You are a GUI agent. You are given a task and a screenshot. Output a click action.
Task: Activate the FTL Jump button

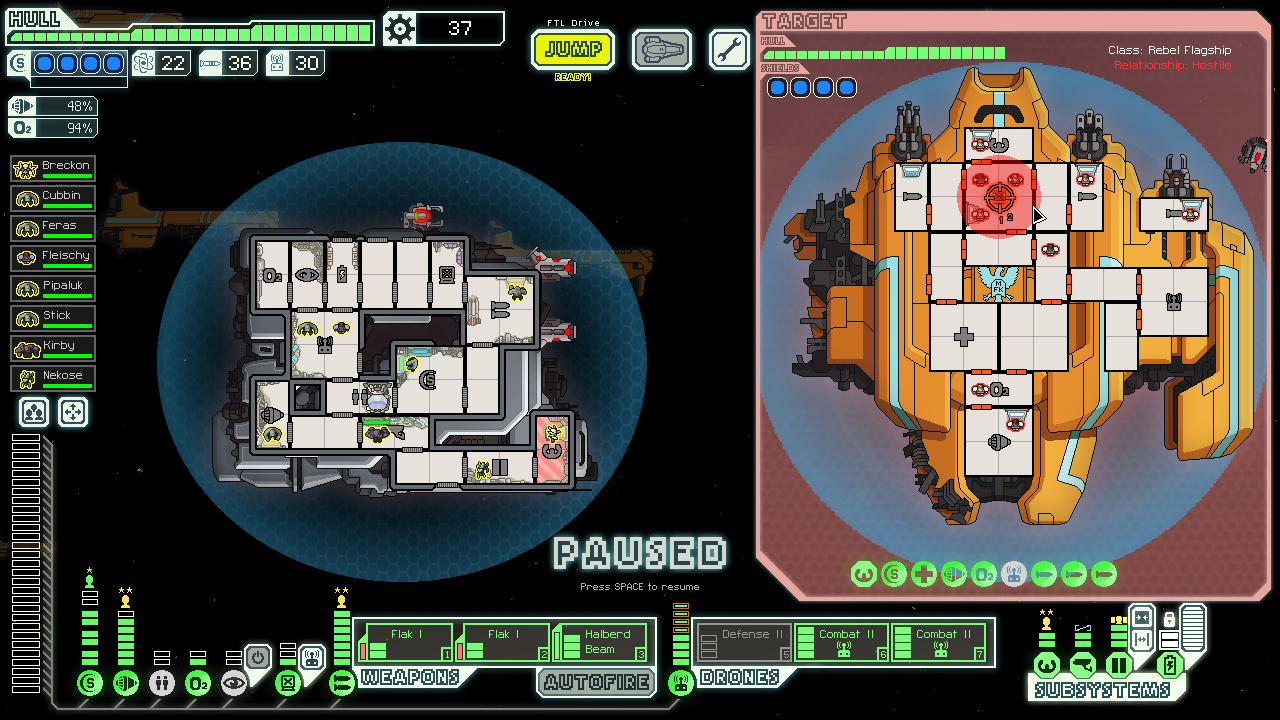tap(573, 49)
